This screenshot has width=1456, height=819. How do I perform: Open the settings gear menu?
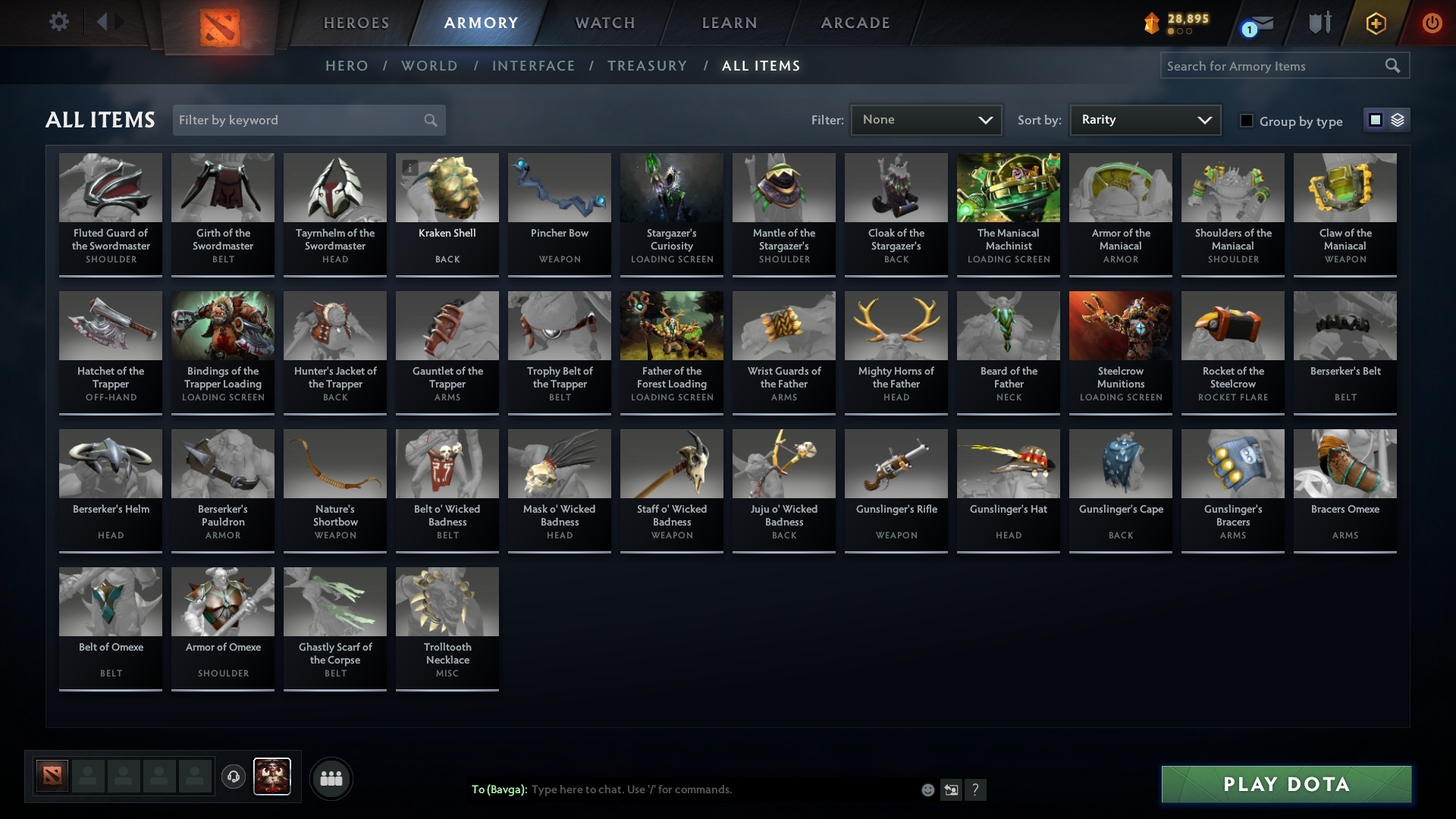point(59,22)
